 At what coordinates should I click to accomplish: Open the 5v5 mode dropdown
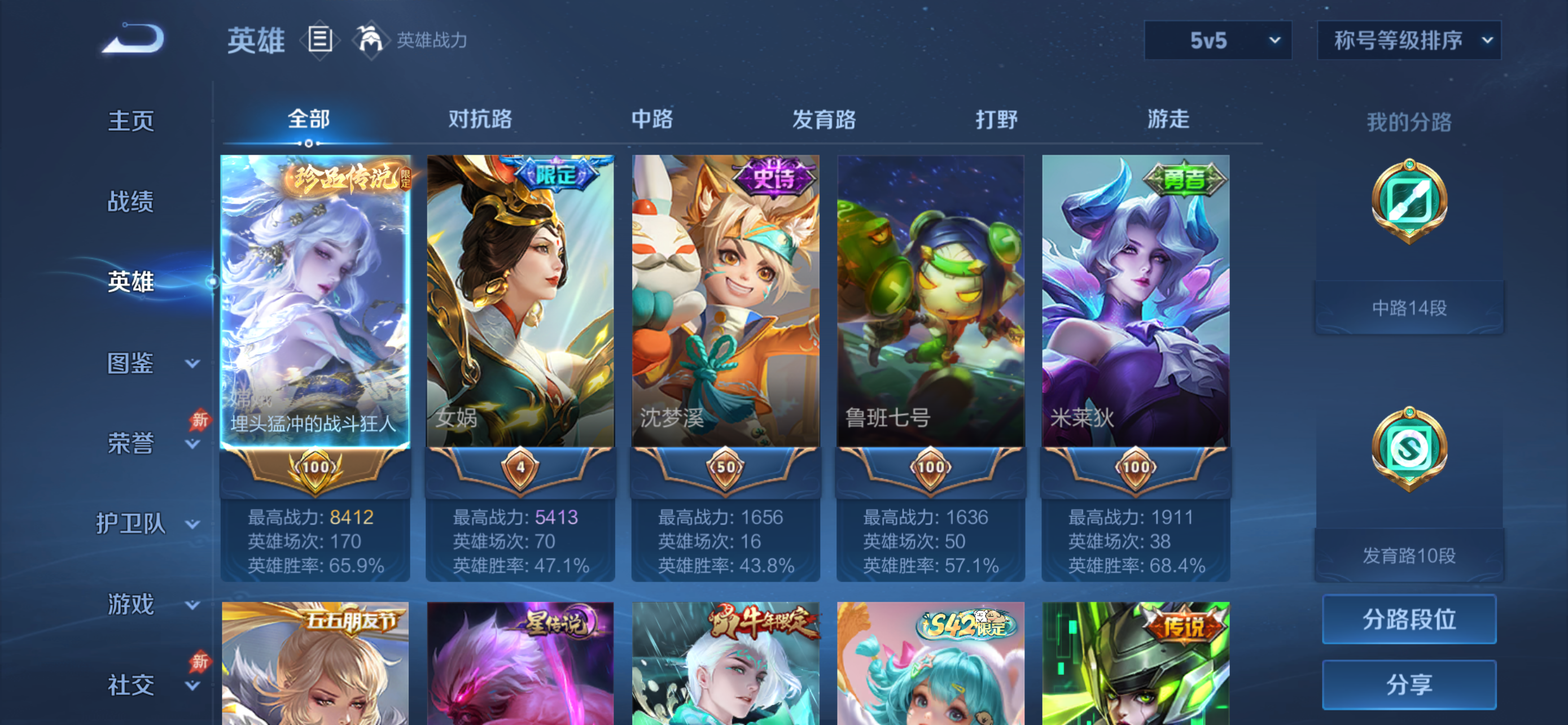[x=1217, y=41]
